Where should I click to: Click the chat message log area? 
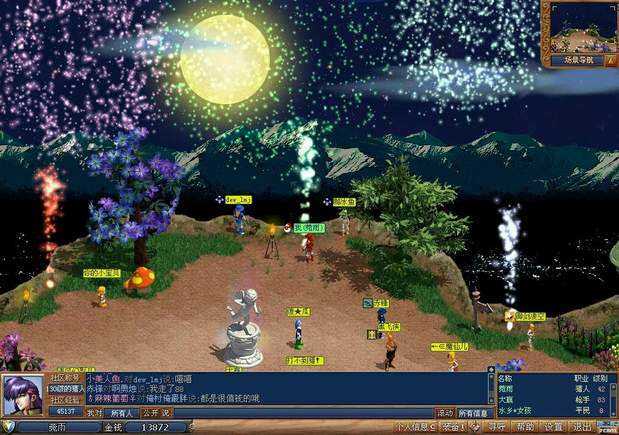(300, 390)
